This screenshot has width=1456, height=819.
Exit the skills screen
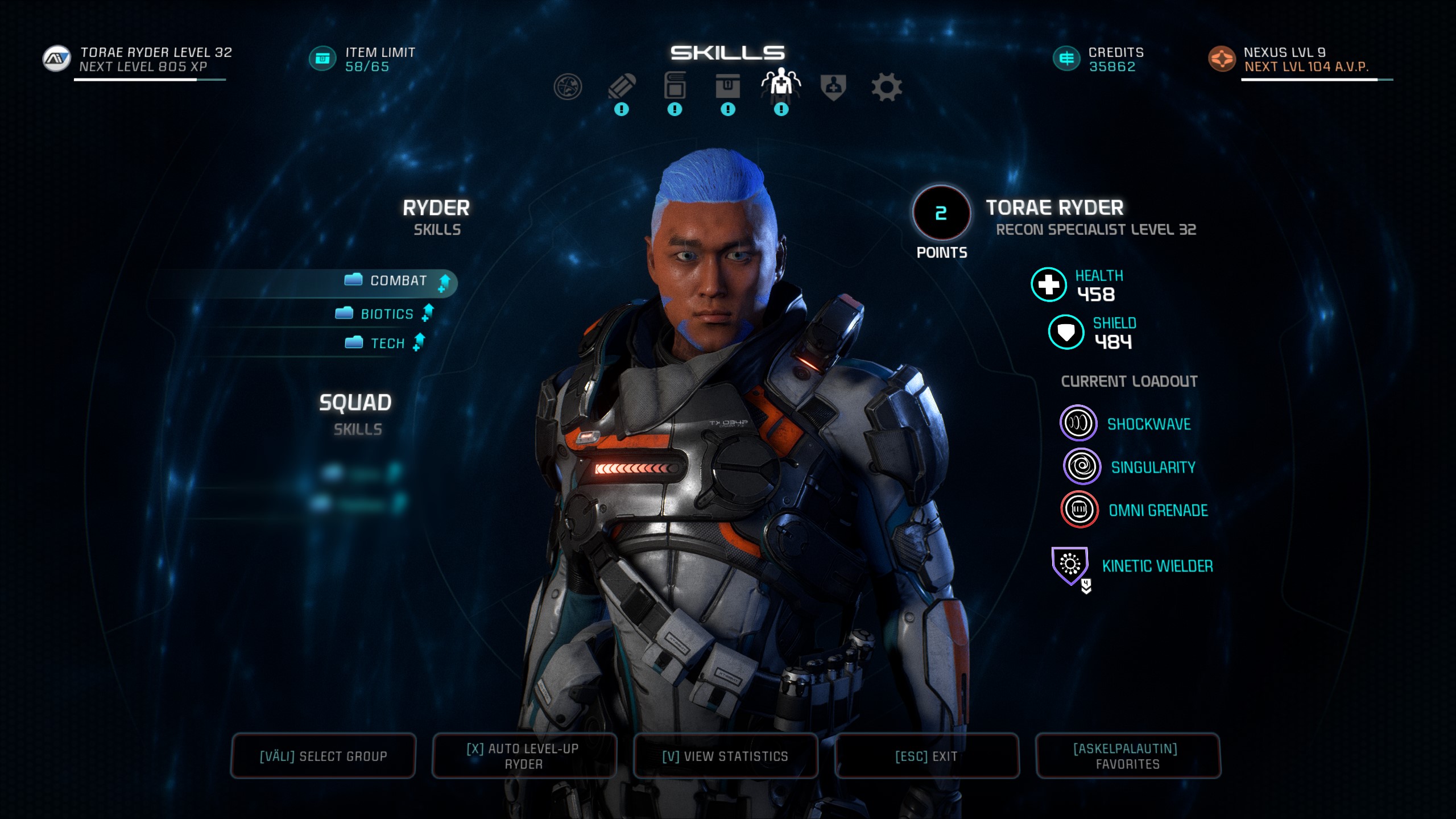click(x=926, y=756)
